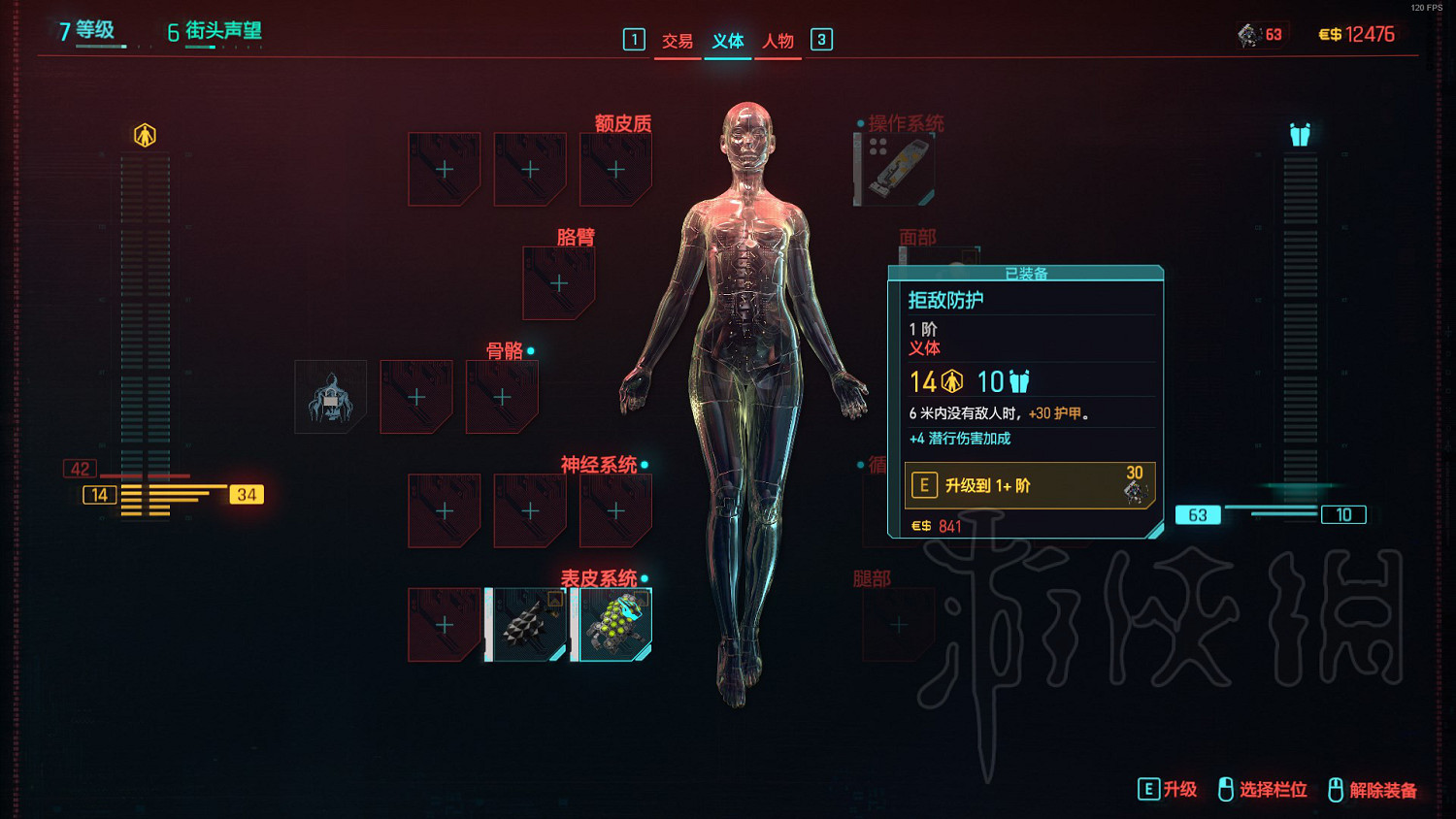Choose the empty 胳臂 slot
1456x819 pixels.
point(559,283)
